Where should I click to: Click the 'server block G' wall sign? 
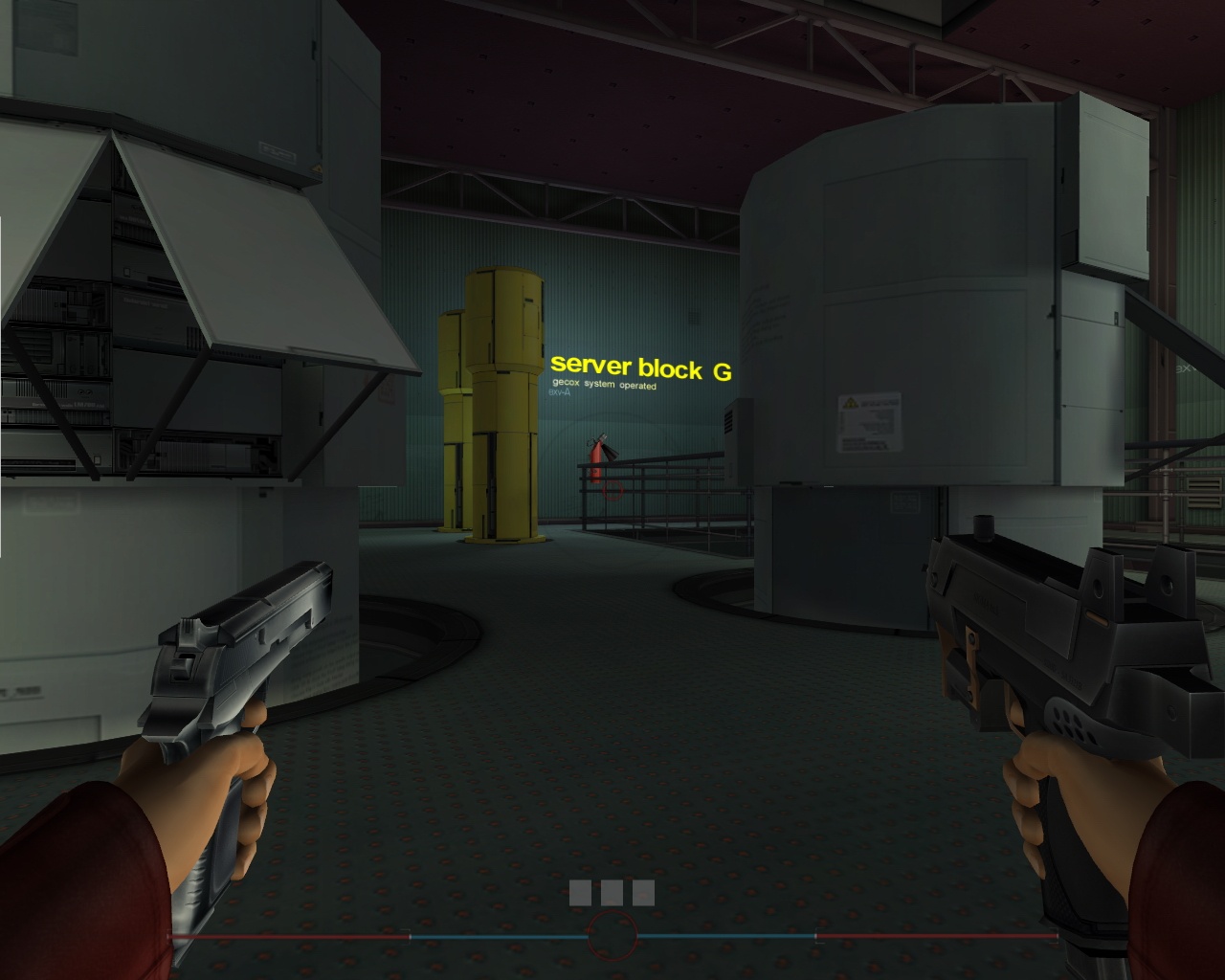(x=641, y=367)
